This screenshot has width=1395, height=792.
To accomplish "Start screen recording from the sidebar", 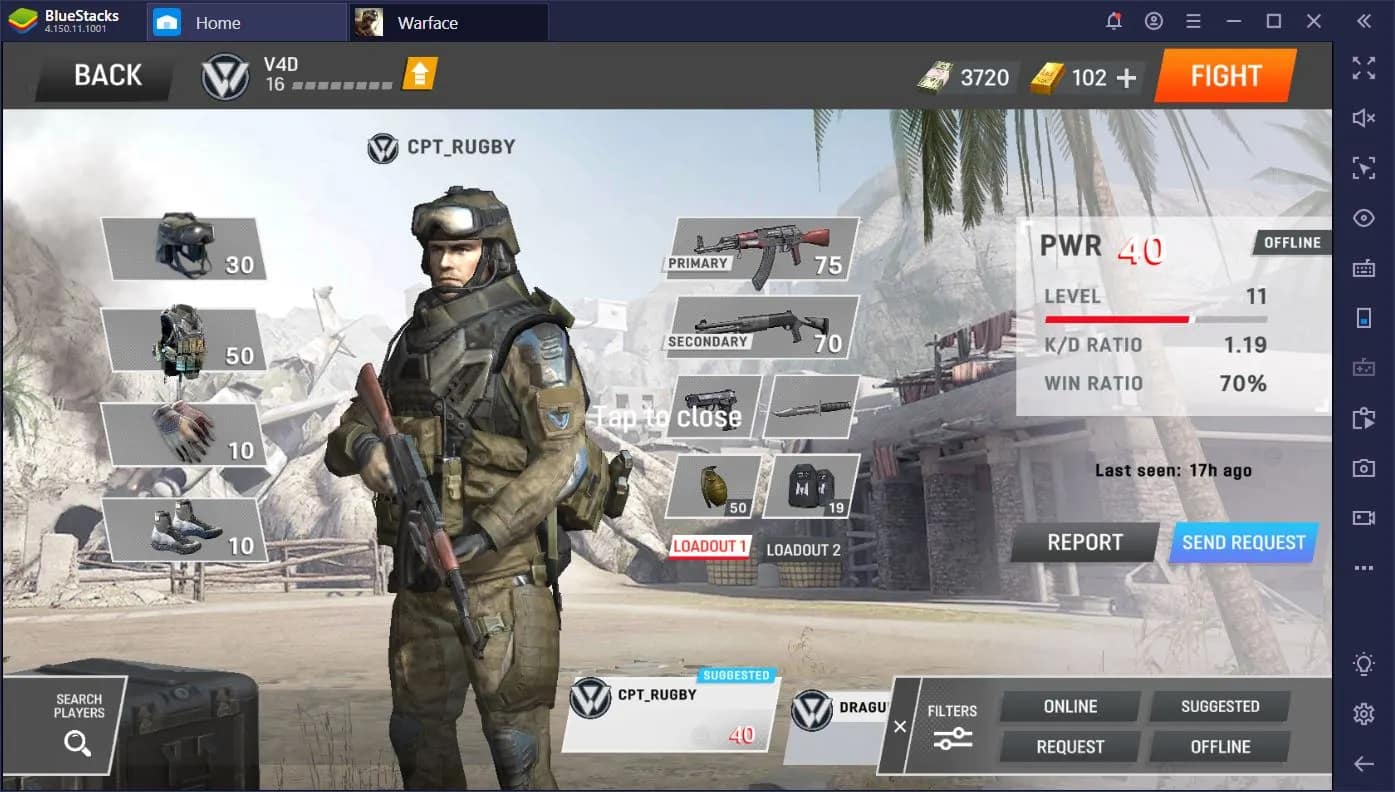I will (x=1363, y=518).
